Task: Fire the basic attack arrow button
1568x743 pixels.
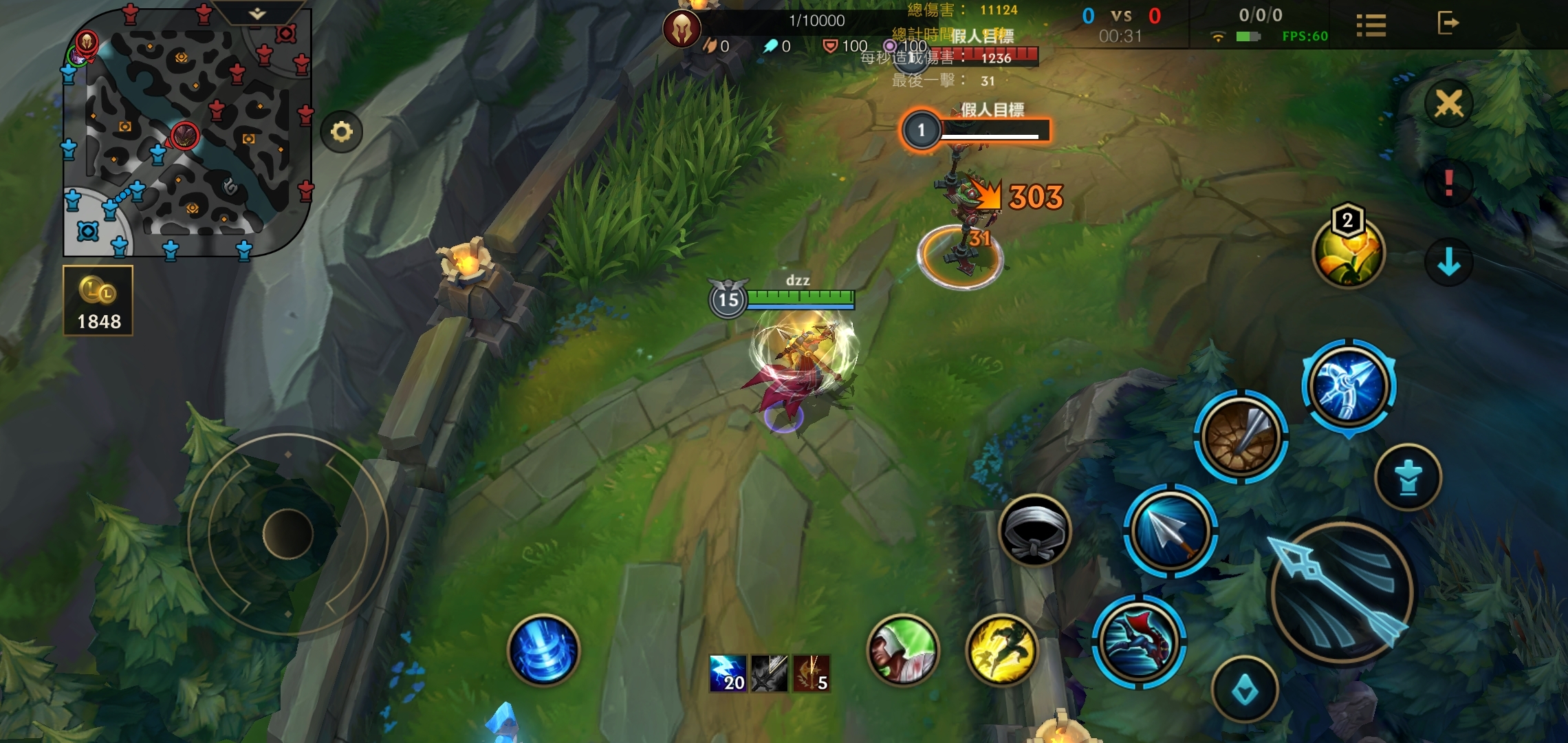Action: [x=1340, y=593]
